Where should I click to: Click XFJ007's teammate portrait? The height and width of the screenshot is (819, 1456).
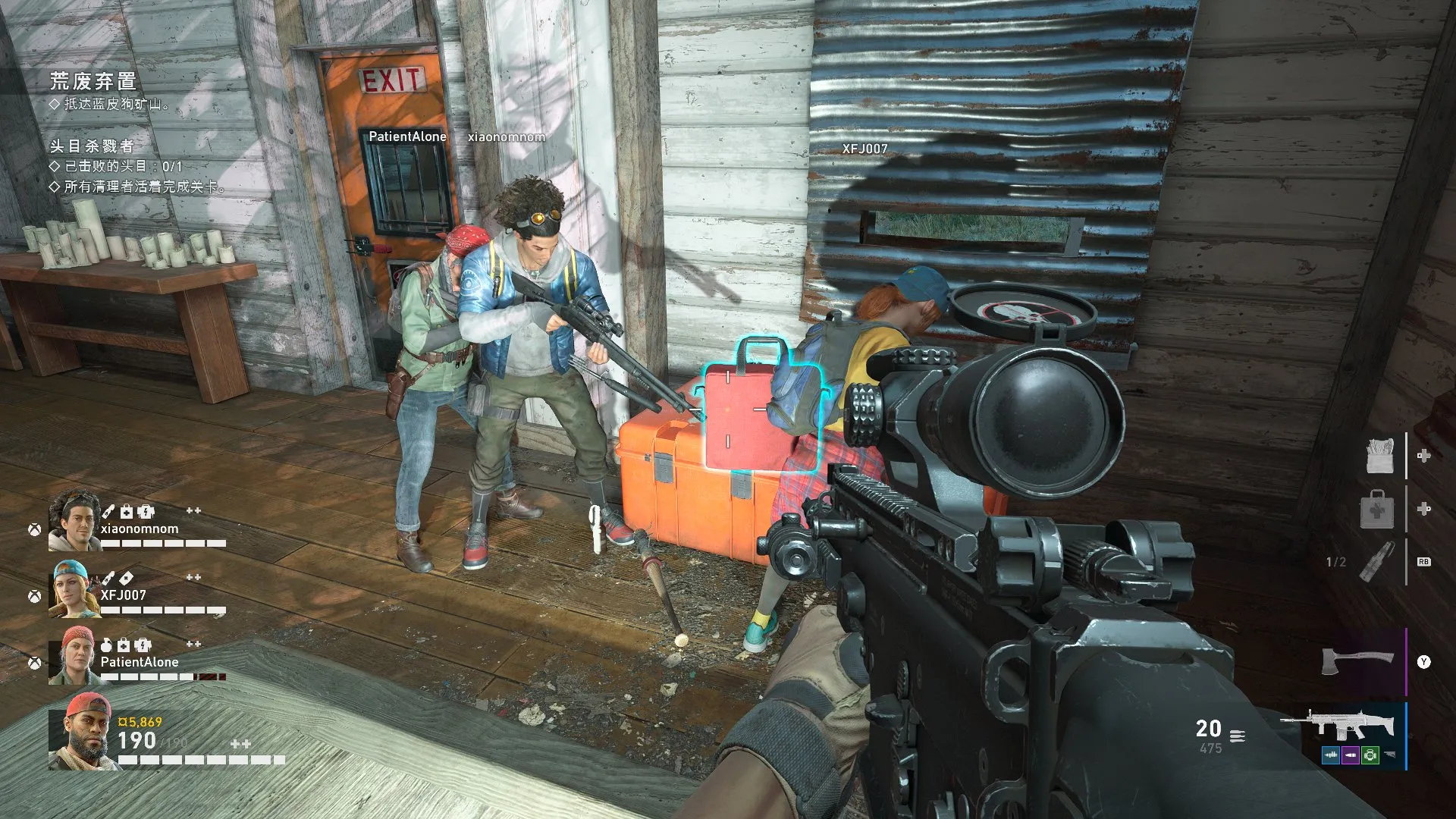click(74, 589)
